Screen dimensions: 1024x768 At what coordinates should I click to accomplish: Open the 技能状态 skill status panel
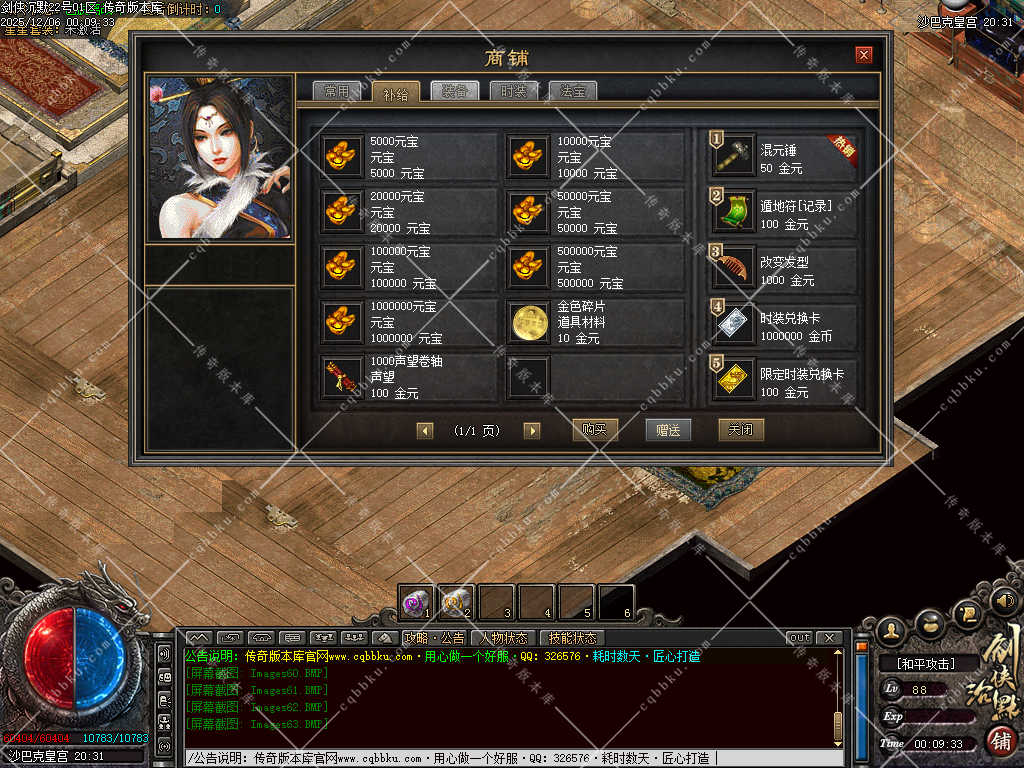571,638
